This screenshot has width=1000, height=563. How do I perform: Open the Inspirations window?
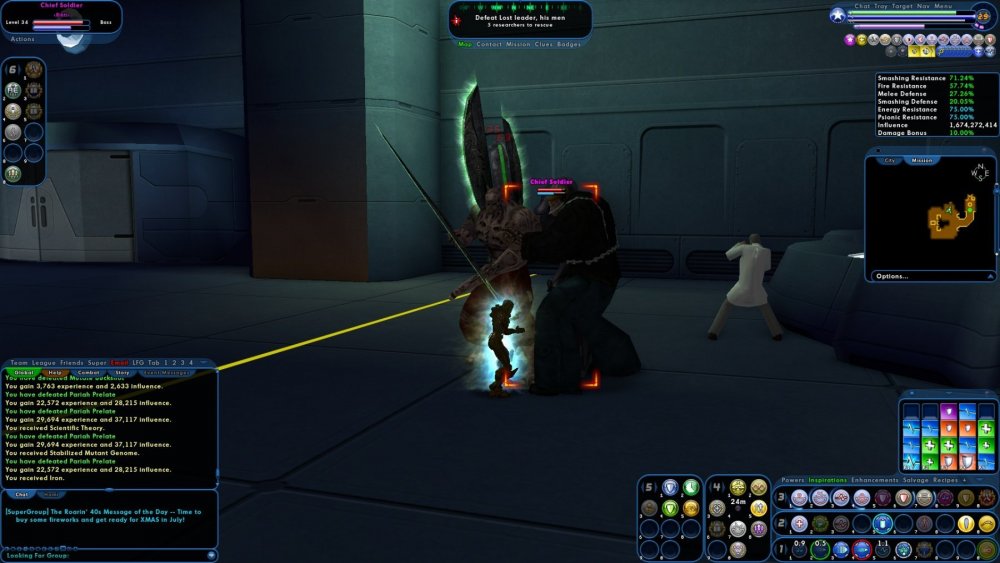[829, 480]
